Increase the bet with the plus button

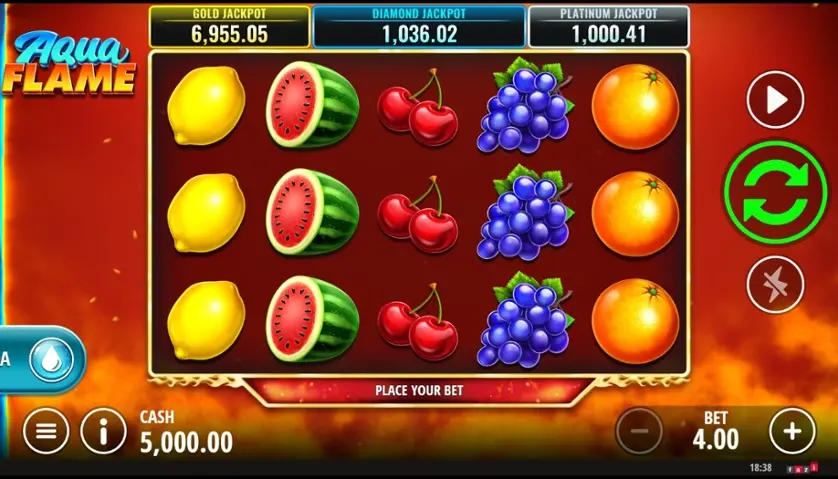(x=792, y=432)
